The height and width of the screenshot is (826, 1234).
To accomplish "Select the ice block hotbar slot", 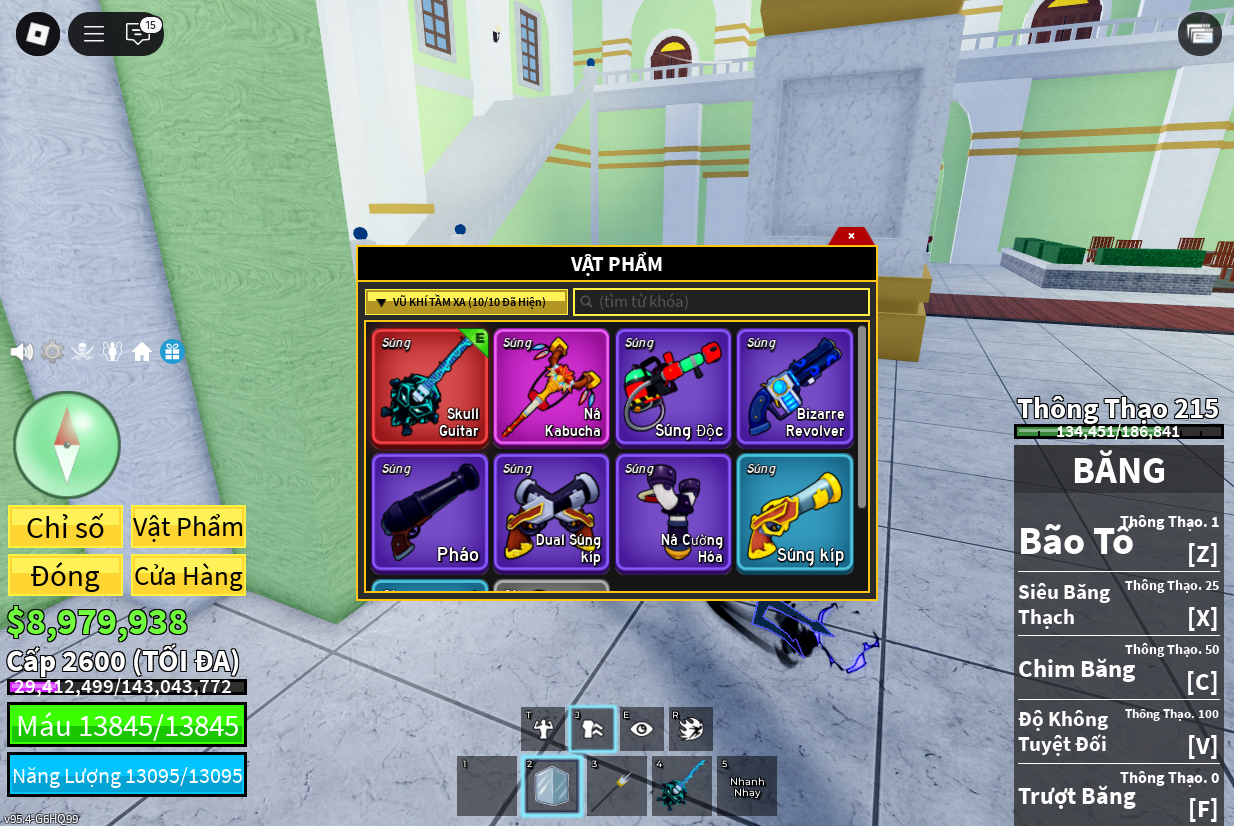I will [x=551, y=786].
